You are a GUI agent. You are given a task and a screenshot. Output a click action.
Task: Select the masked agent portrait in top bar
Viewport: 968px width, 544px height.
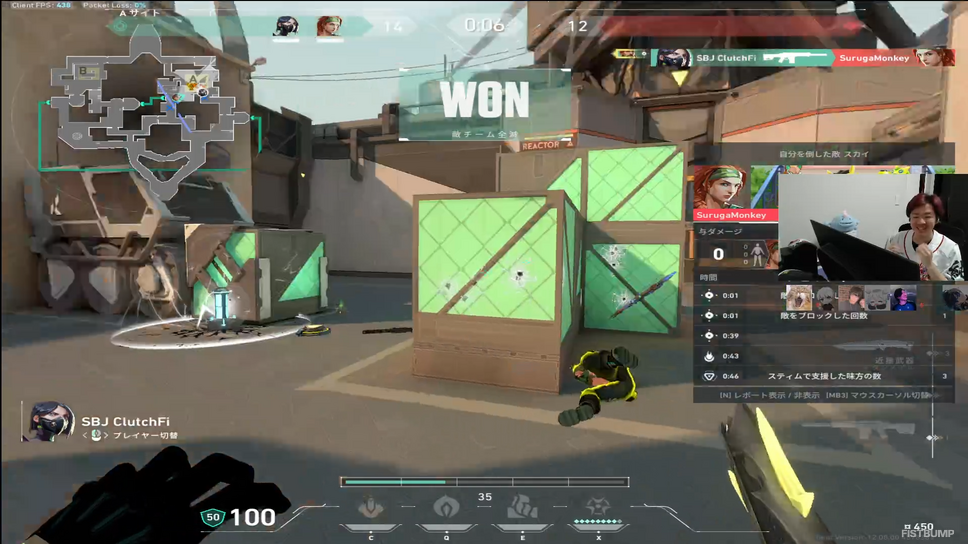point(286,26)
